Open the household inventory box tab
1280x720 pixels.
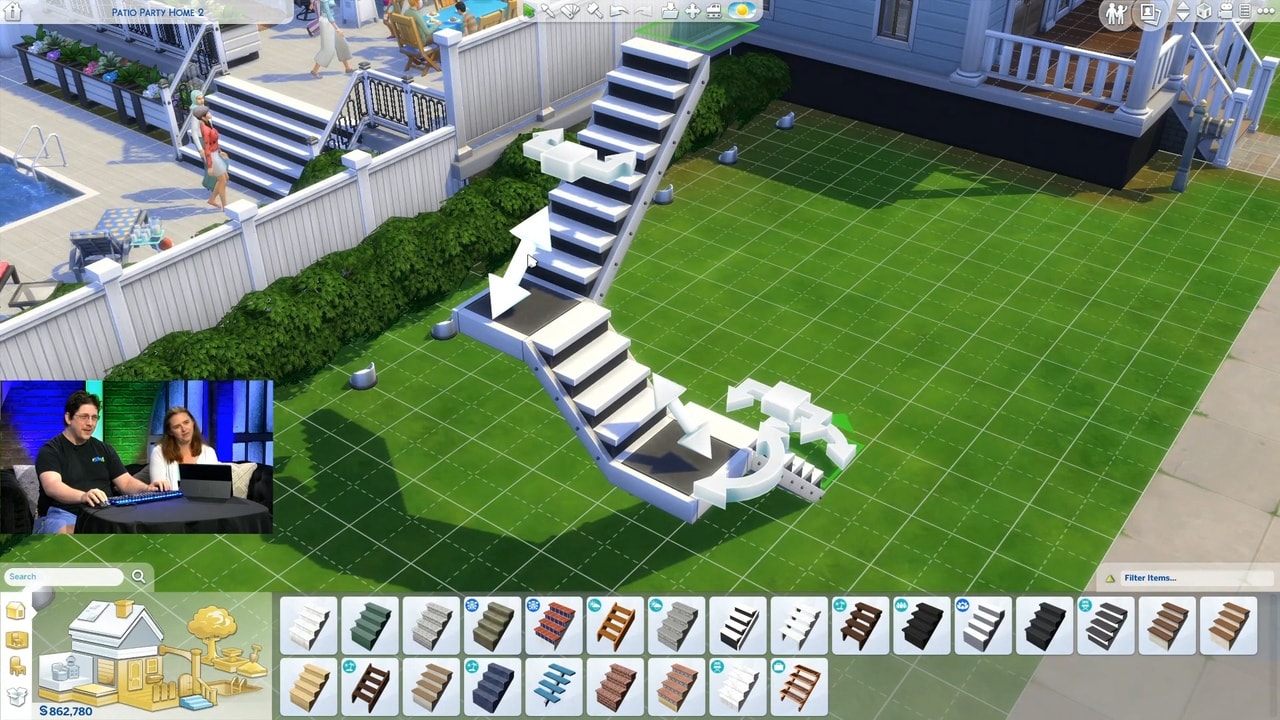[x=17, y=696]
